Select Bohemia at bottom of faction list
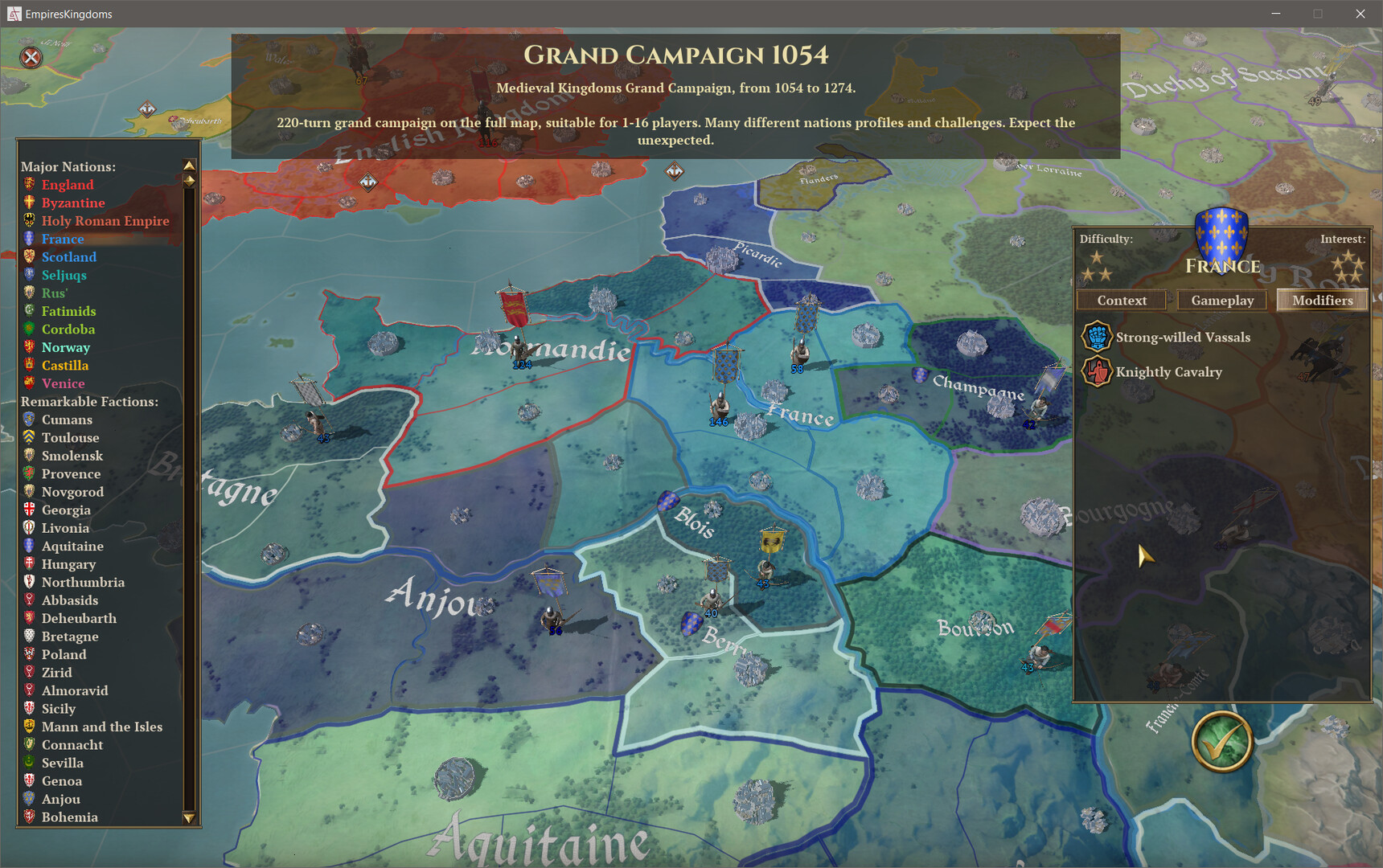The image size is (1383, 868). pyautogui.click(x=69, y=817)
